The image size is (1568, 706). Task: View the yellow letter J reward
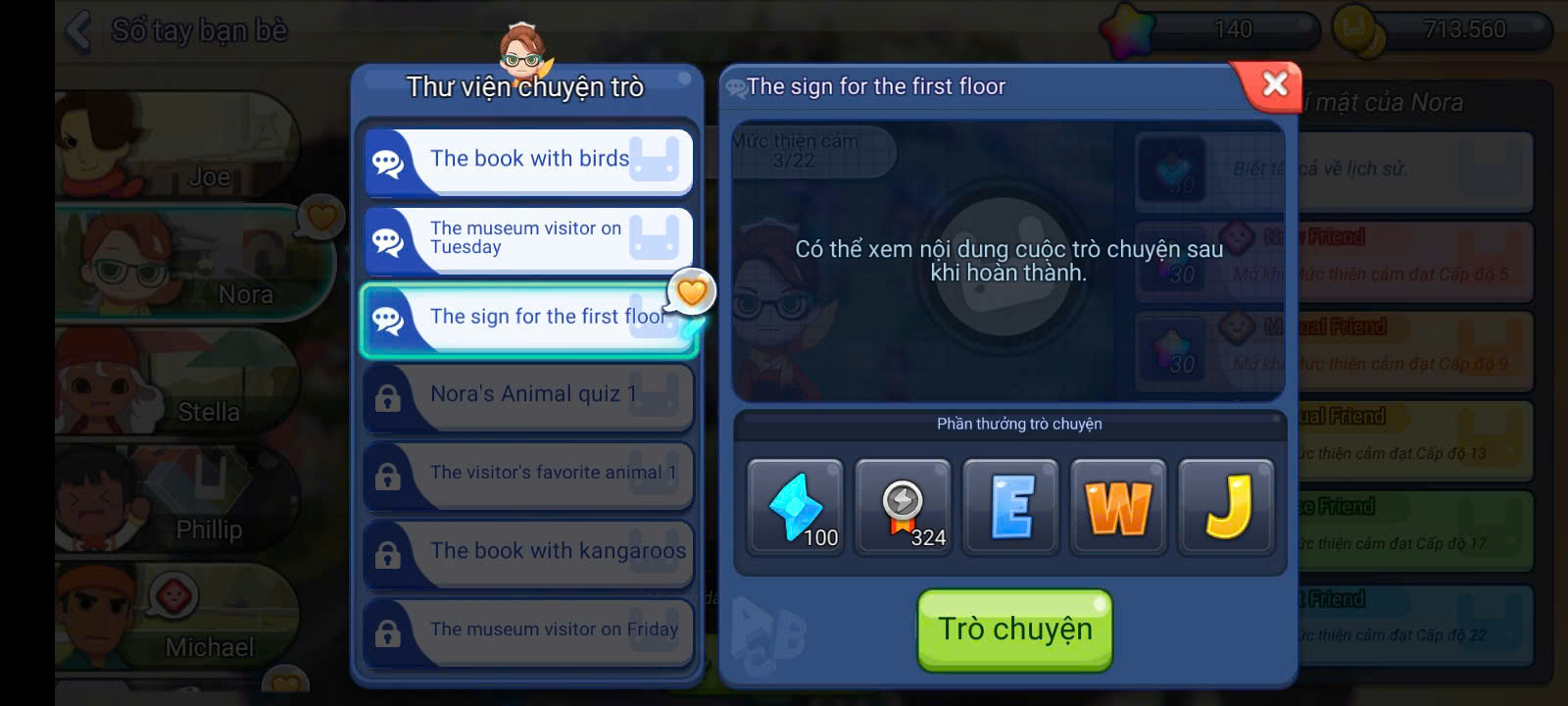tap(1226, 508)
